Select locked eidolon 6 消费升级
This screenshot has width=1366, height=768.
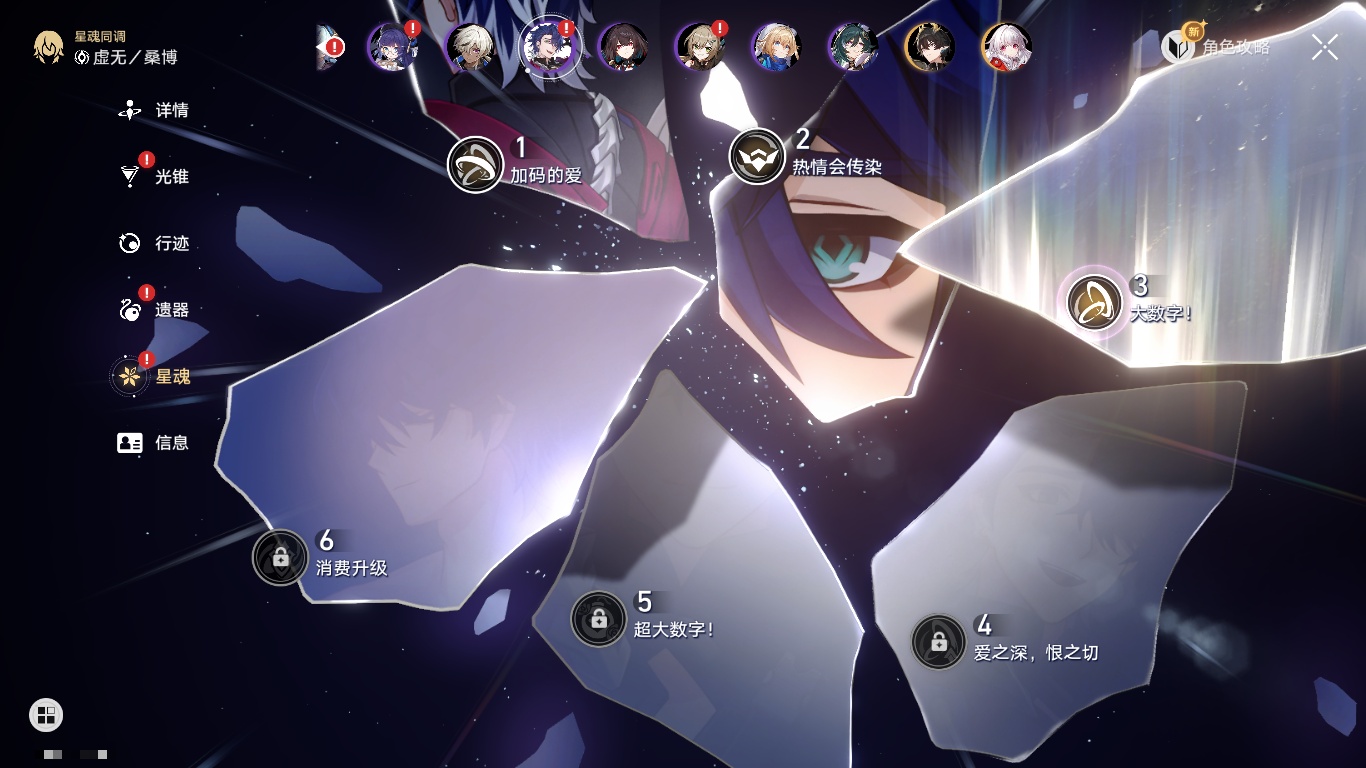280,557
